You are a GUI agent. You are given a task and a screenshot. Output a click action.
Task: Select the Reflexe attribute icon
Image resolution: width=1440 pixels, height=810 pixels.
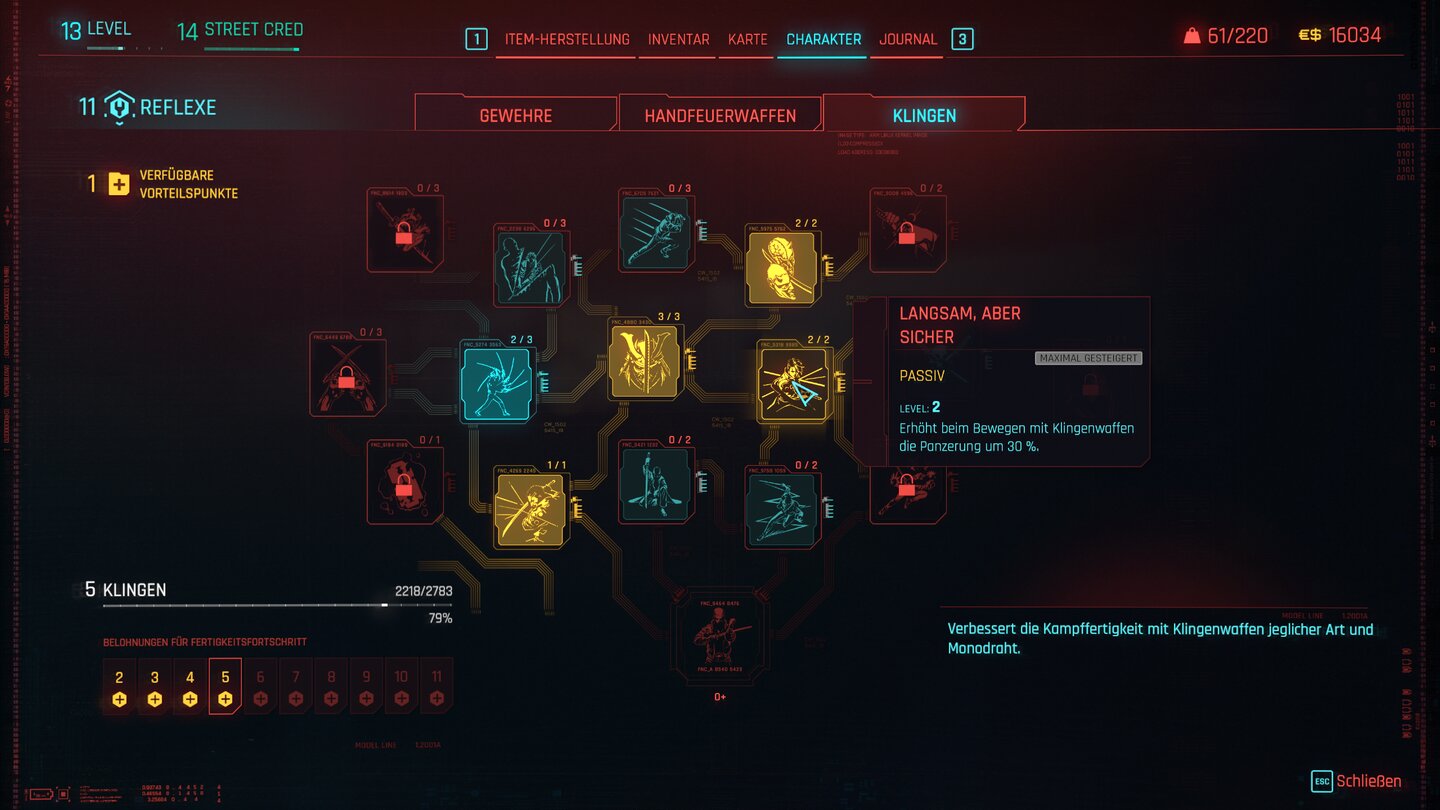coord(119,108)
